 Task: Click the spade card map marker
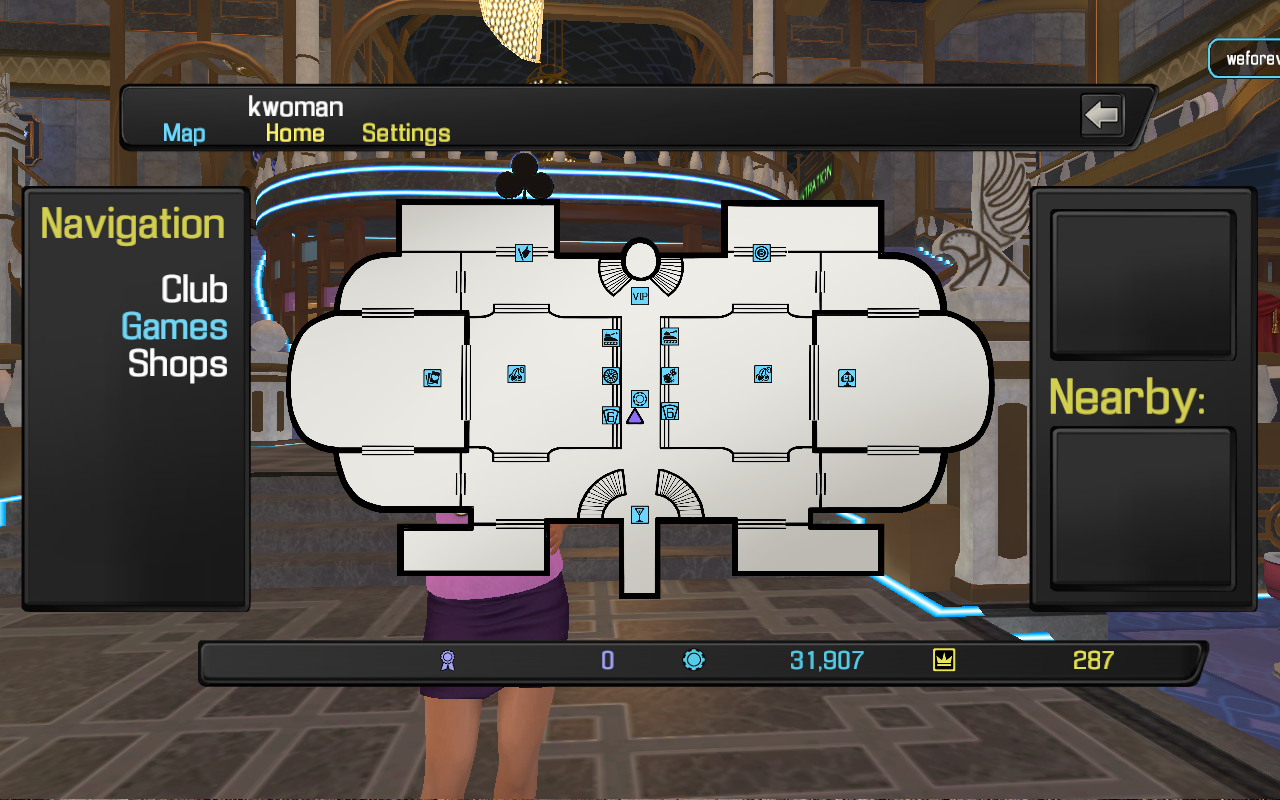(x=847, y=378)
